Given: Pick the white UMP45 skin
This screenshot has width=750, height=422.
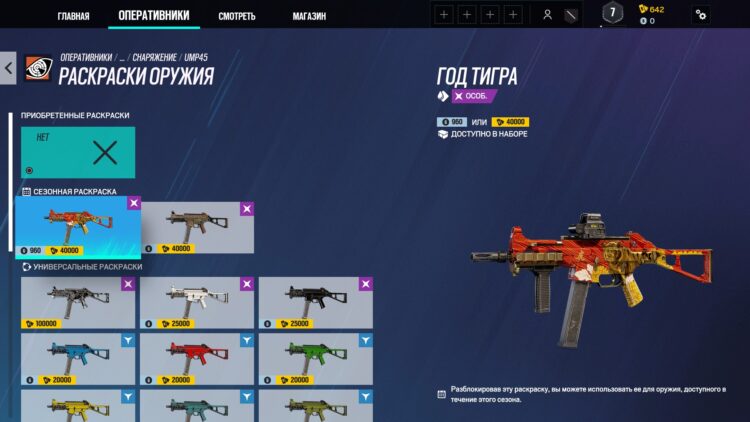Looking at the screenshot, I should coord(197,303).
